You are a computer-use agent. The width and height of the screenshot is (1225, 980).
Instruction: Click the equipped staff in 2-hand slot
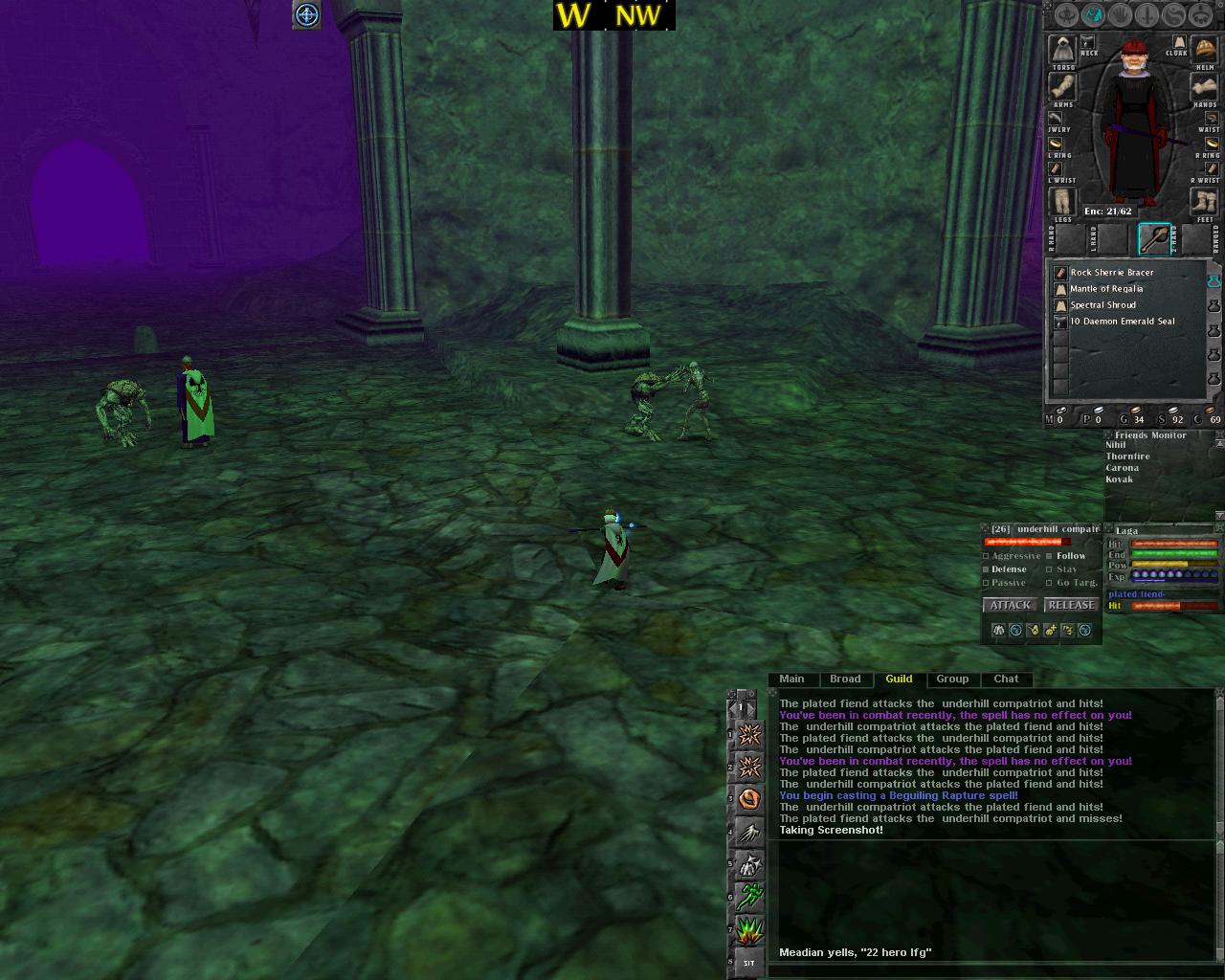point(1154,239)
